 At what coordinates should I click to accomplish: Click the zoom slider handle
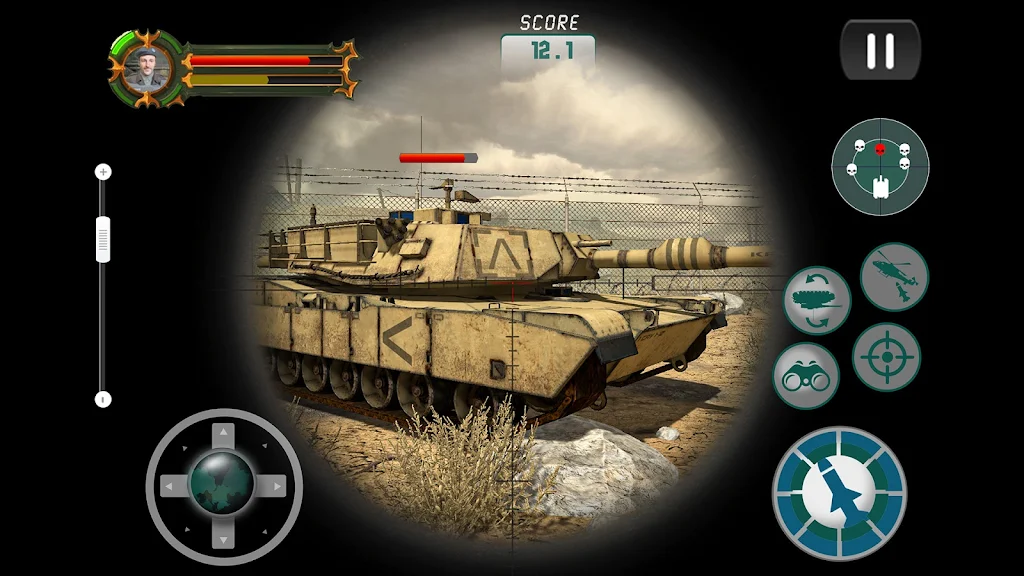point(103,240)
